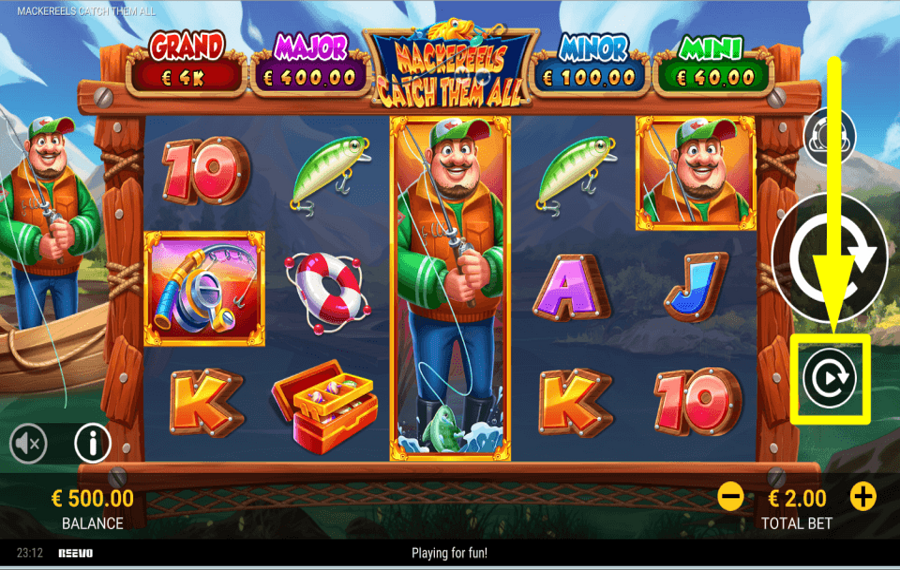Screen dimensions: 900x570
Task: Open autoplay with the small play-arrow button
Action: pos(829,378)
